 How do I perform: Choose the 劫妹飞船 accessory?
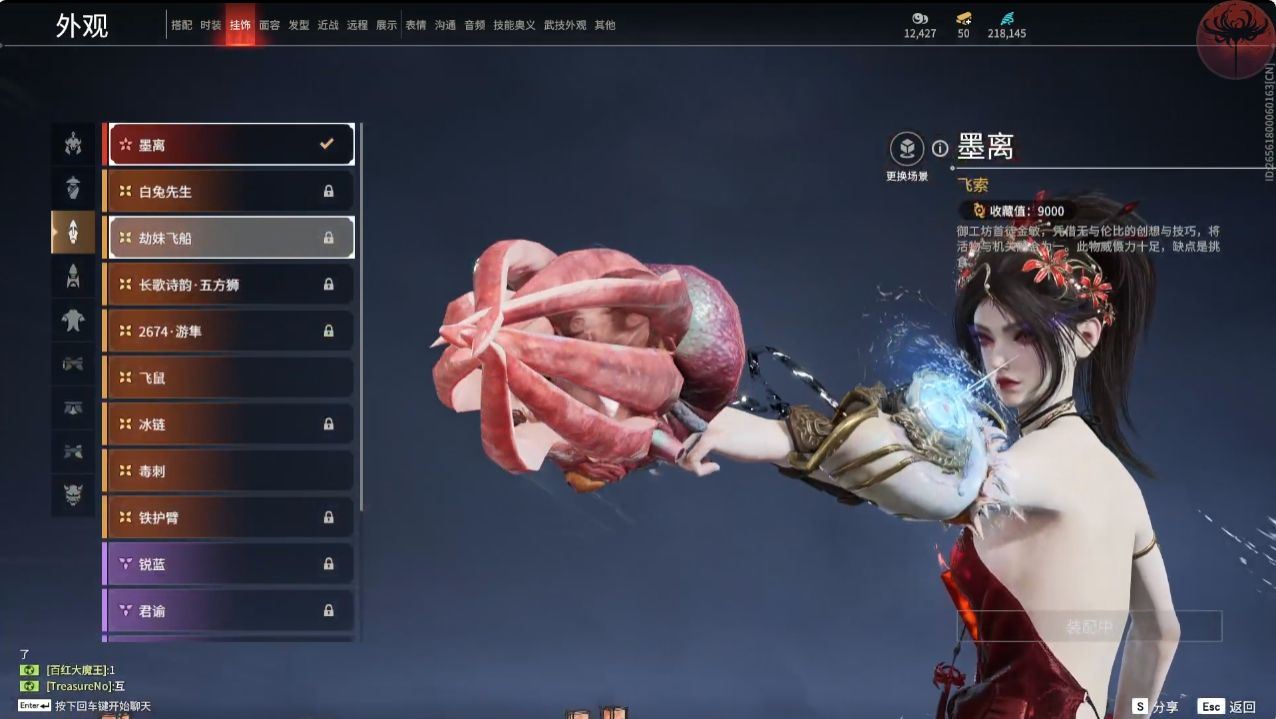point(230,238)
